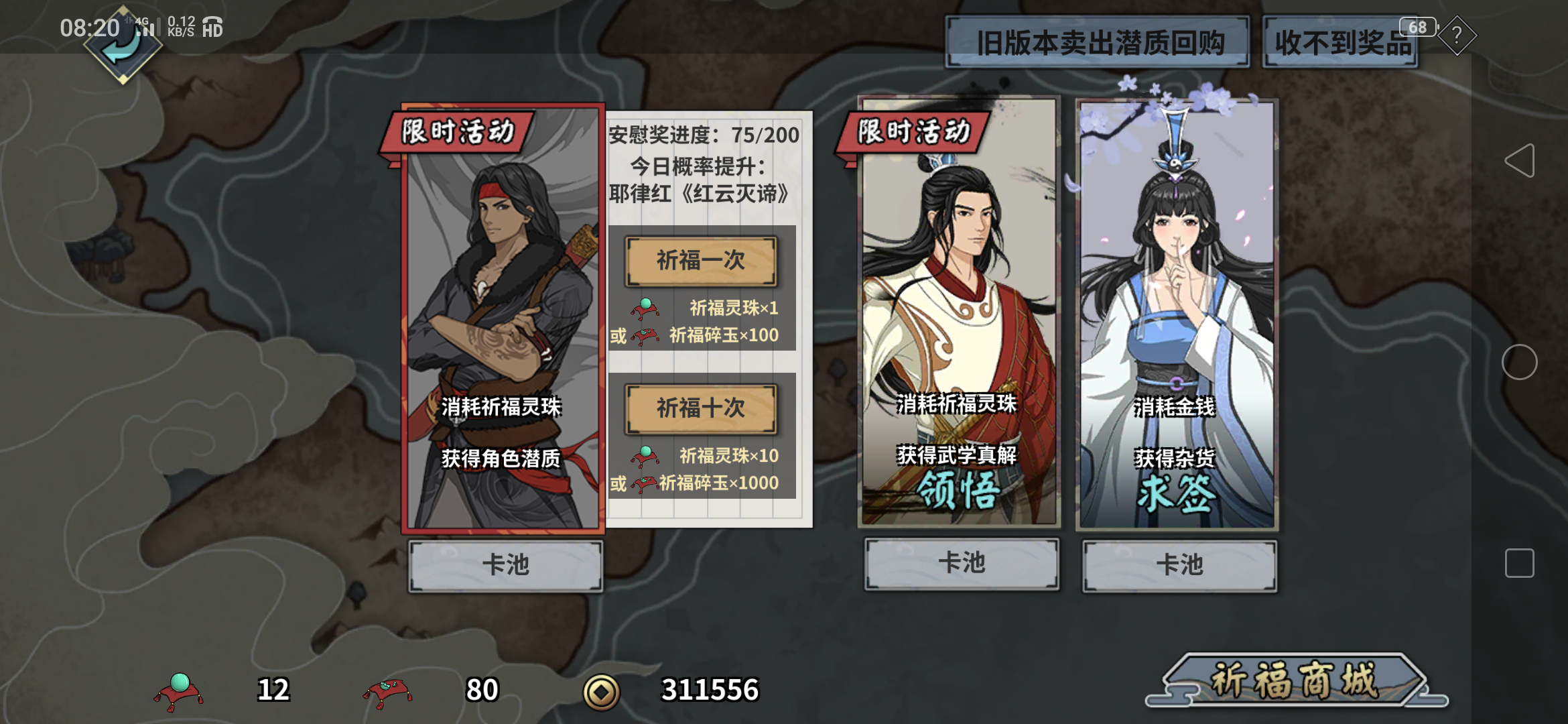This screenshot has width=1568, height=724.
Task: Open the 卡池 under the 领悟 banner
Action: (960, 565)
